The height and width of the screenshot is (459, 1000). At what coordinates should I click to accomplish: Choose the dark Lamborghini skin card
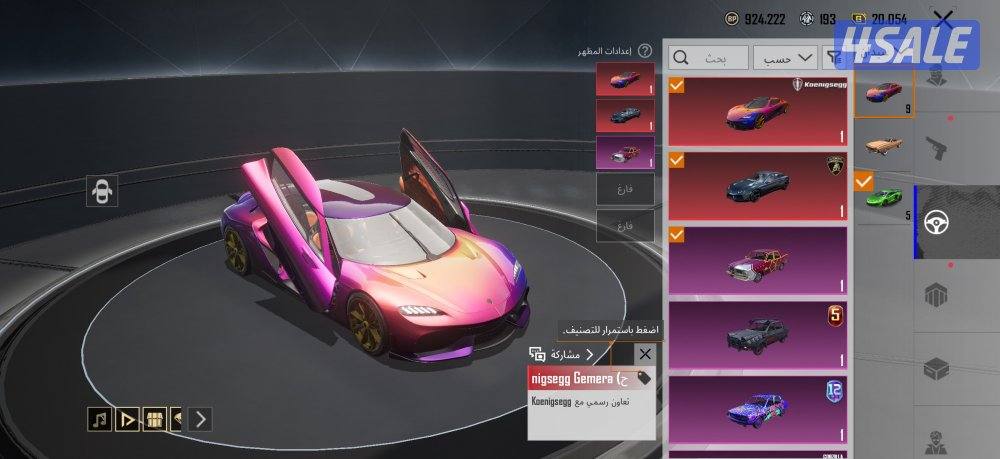pyautogui.click(x=757, y=185)
